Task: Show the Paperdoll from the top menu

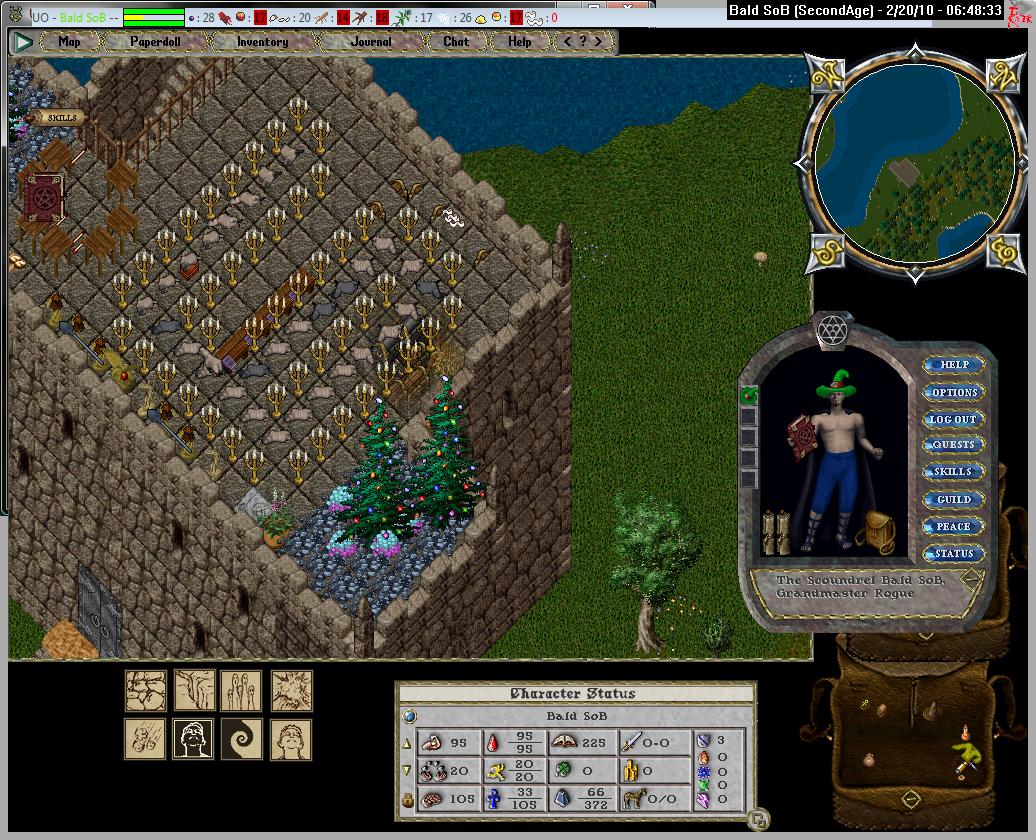Action: pyautogui.click(x=154, y=42)
